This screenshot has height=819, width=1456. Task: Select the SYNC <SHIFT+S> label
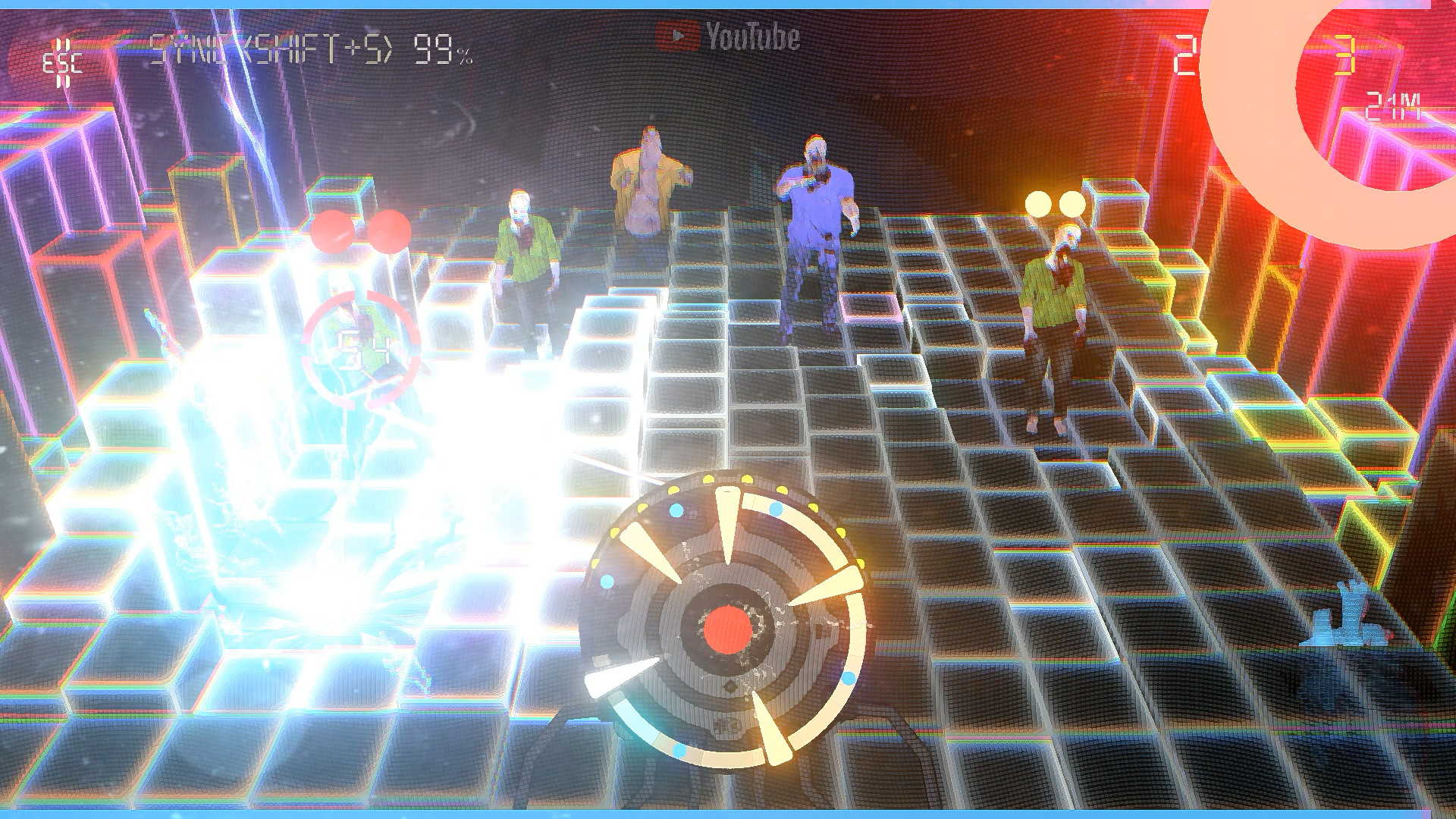click(273, 47)
